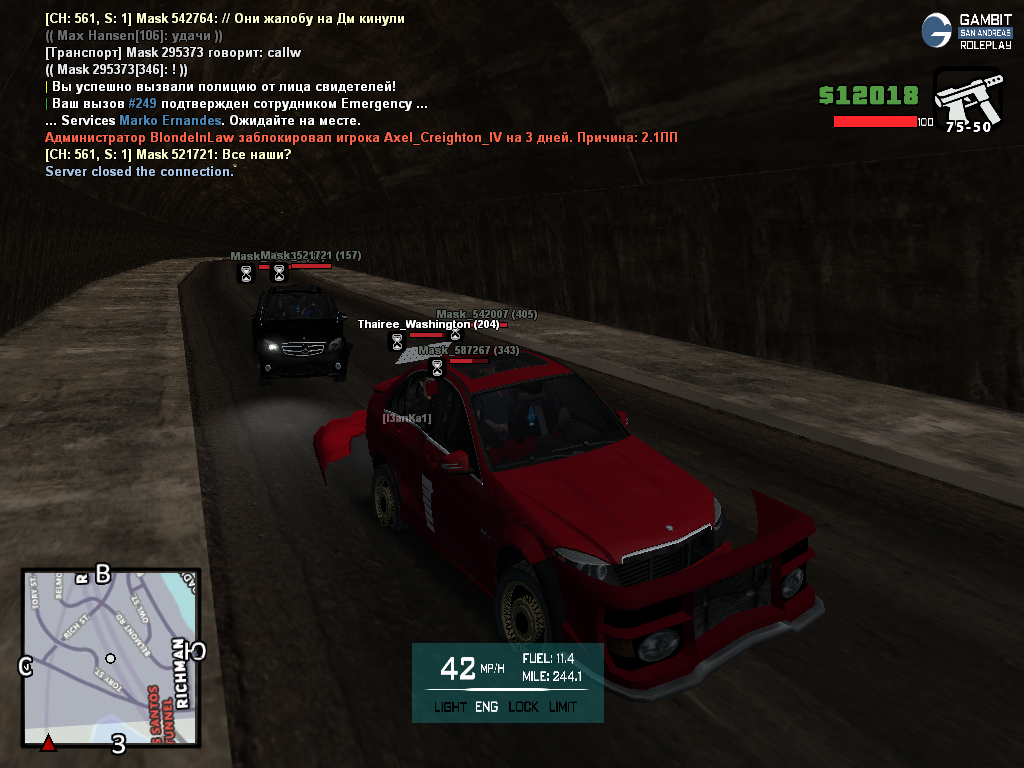Toggle the LOCK indicator on the speedometer
The image size is (1024, 768).
coord(523,707)
